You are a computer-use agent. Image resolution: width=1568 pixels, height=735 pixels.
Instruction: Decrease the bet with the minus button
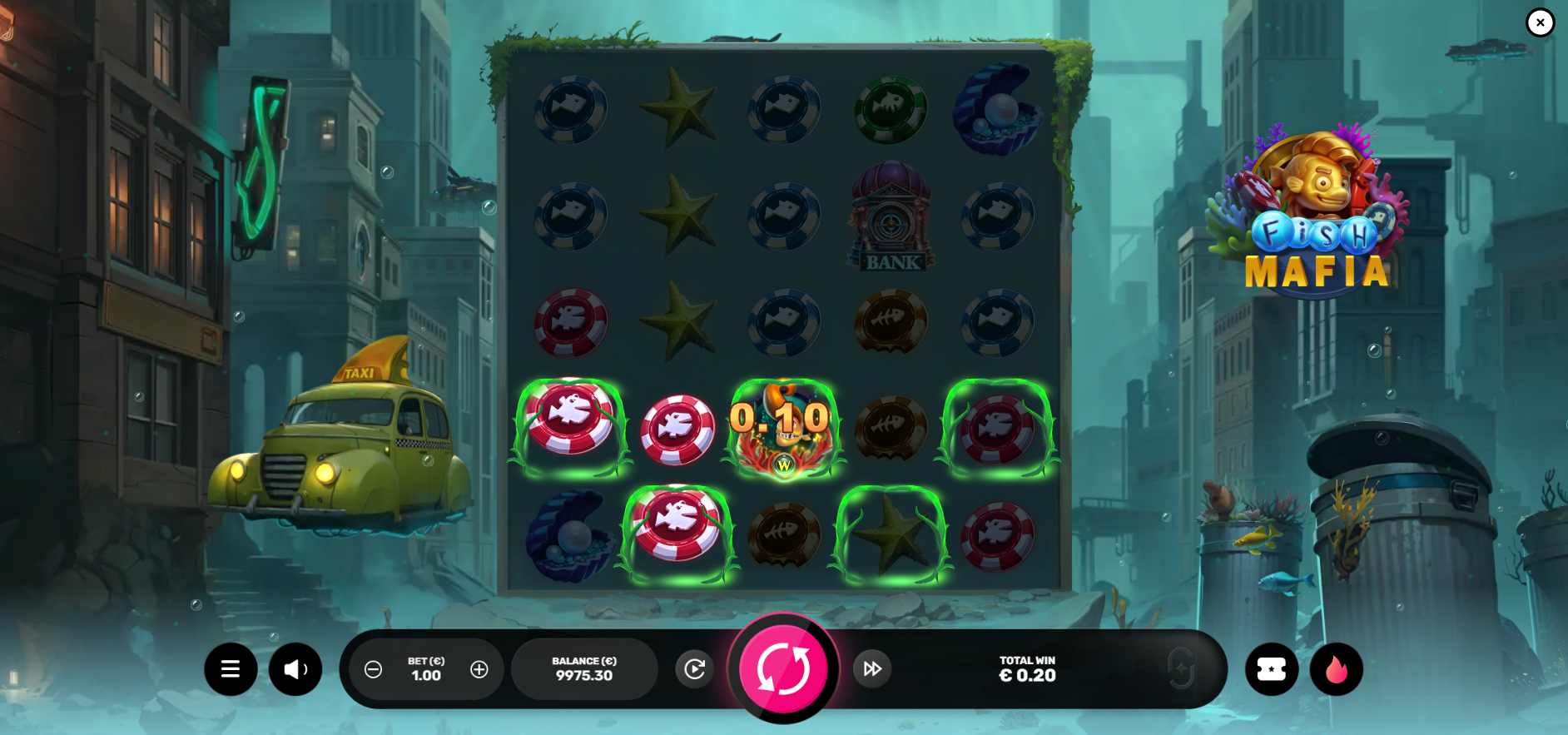click(374, 669)
